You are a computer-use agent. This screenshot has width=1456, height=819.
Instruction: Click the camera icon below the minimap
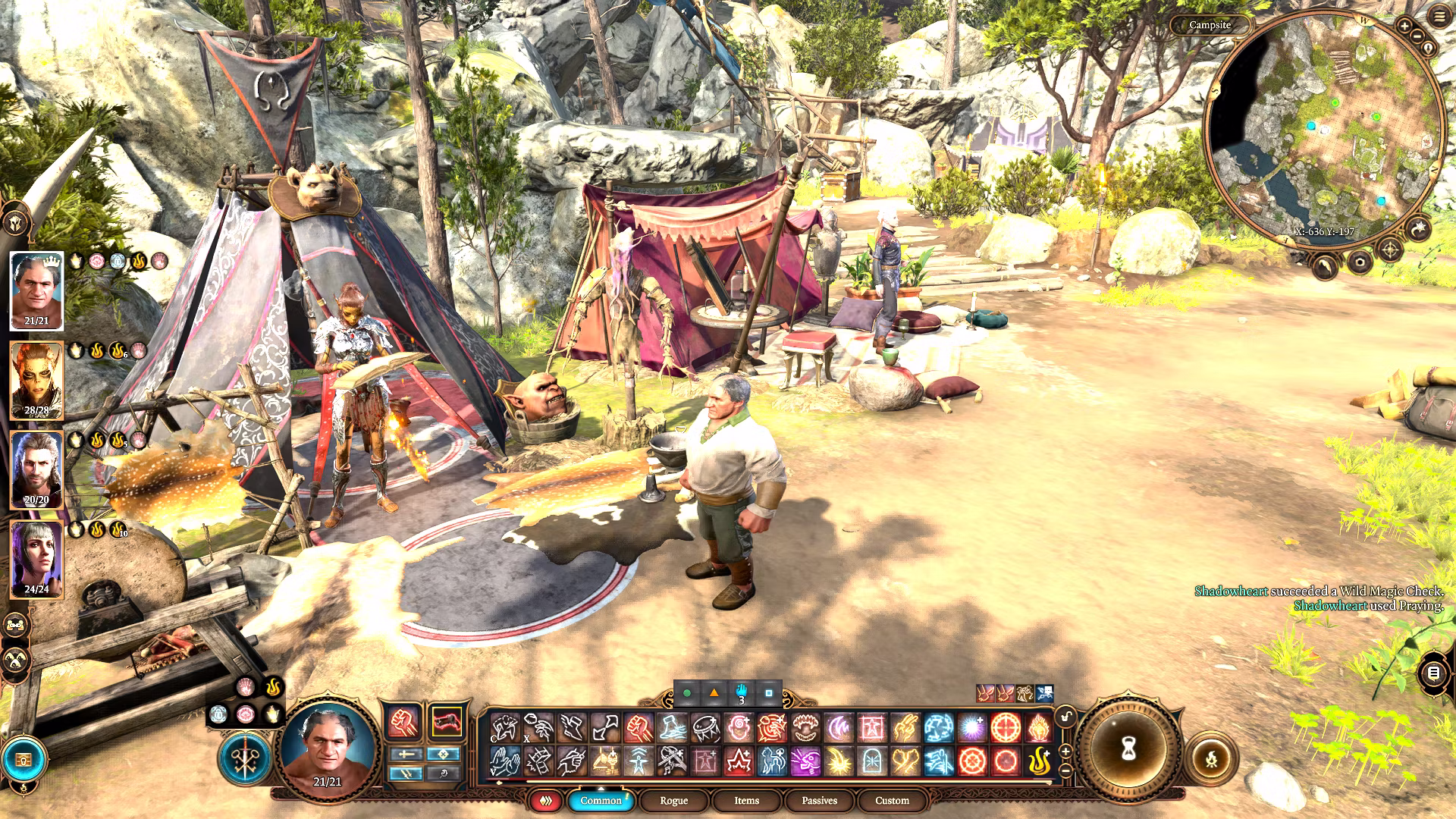coord(1360,263)
